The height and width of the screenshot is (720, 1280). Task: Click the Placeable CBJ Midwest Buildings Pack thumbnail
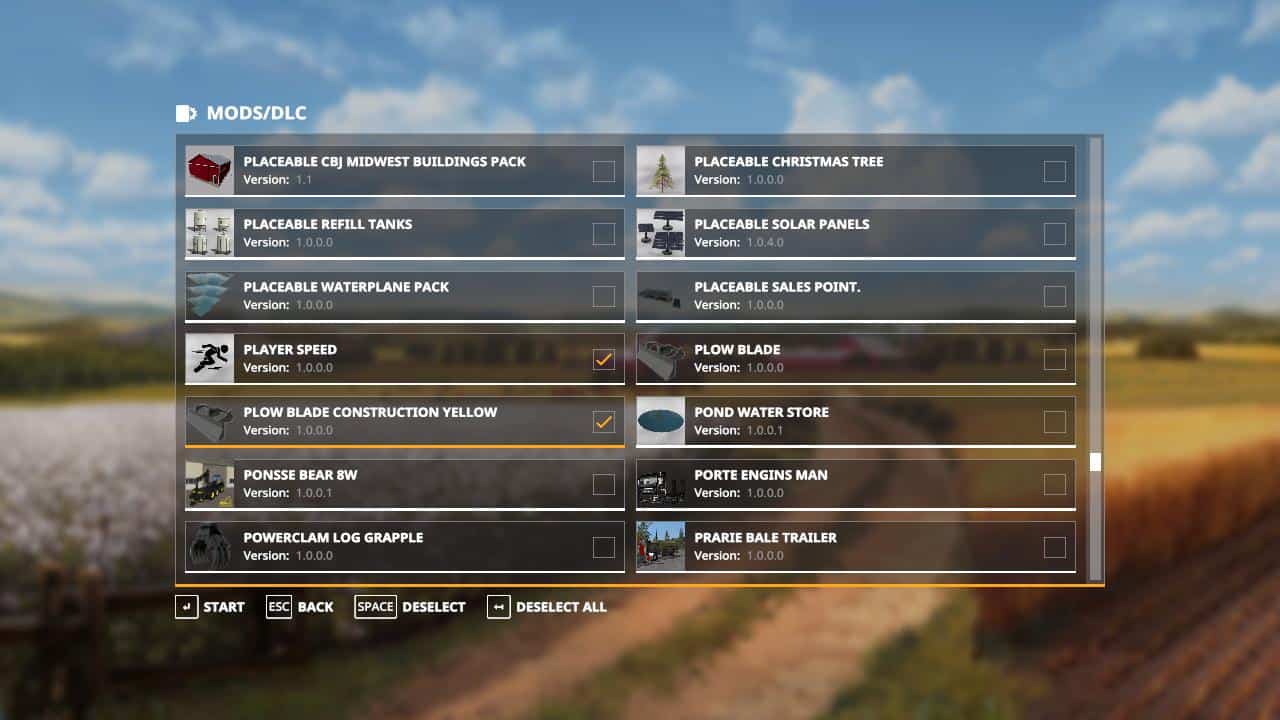tap(207, 170)
